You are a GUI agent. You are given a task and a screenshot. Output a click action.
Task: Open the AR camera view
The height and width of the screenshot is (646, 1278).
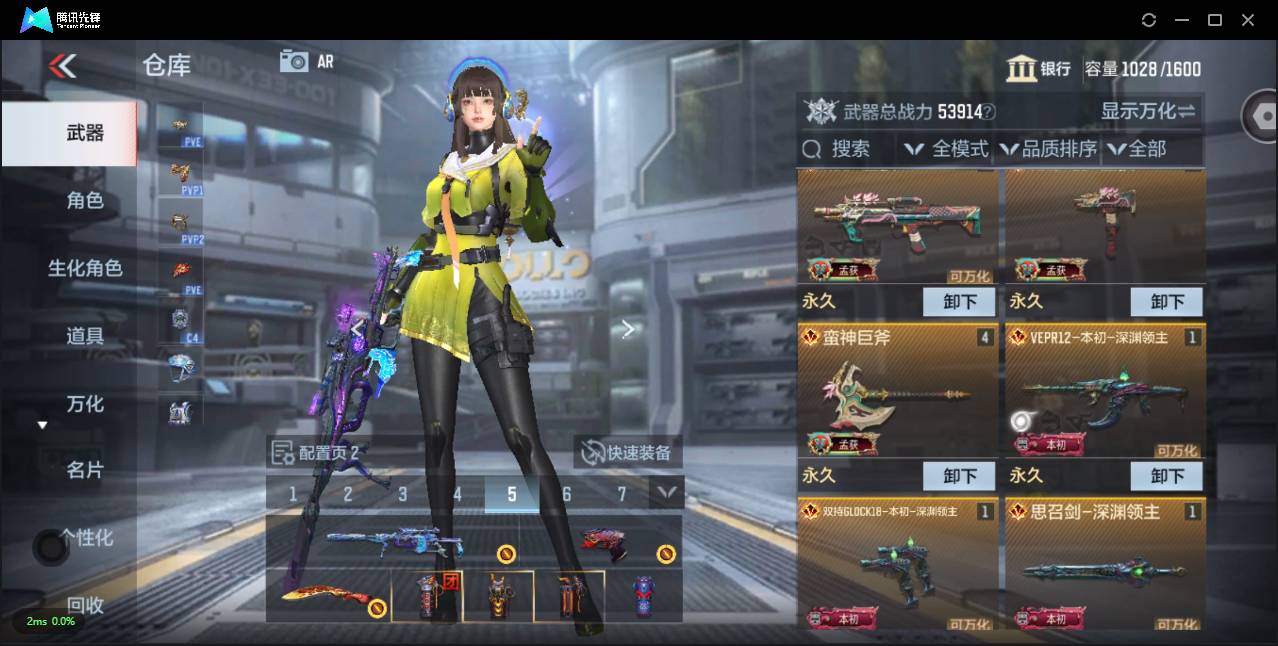307,61
